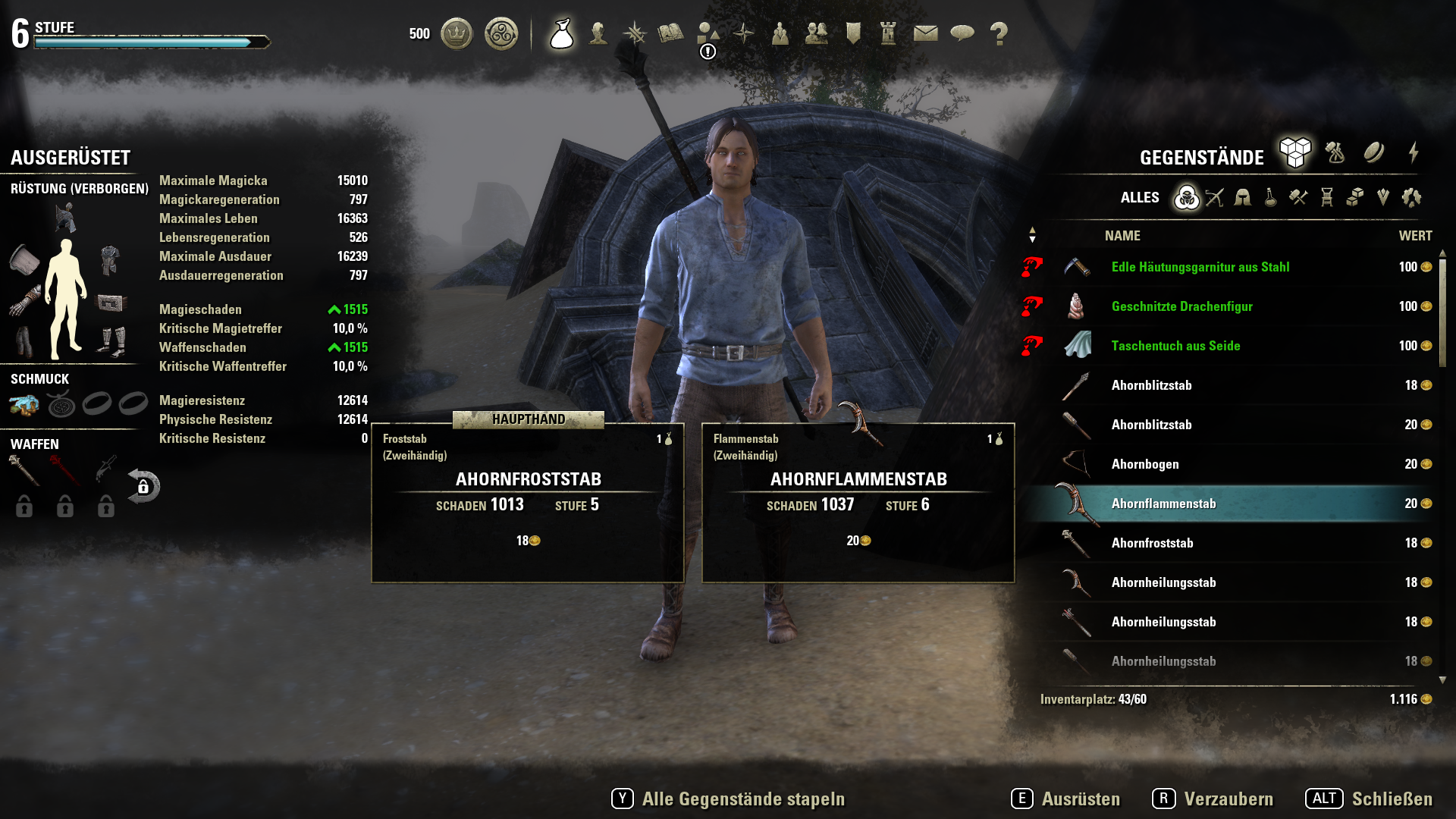Choose the Geschnitzte Drachenfigur row
This screenshot has width=1456, height=819.
(1181, 306)
